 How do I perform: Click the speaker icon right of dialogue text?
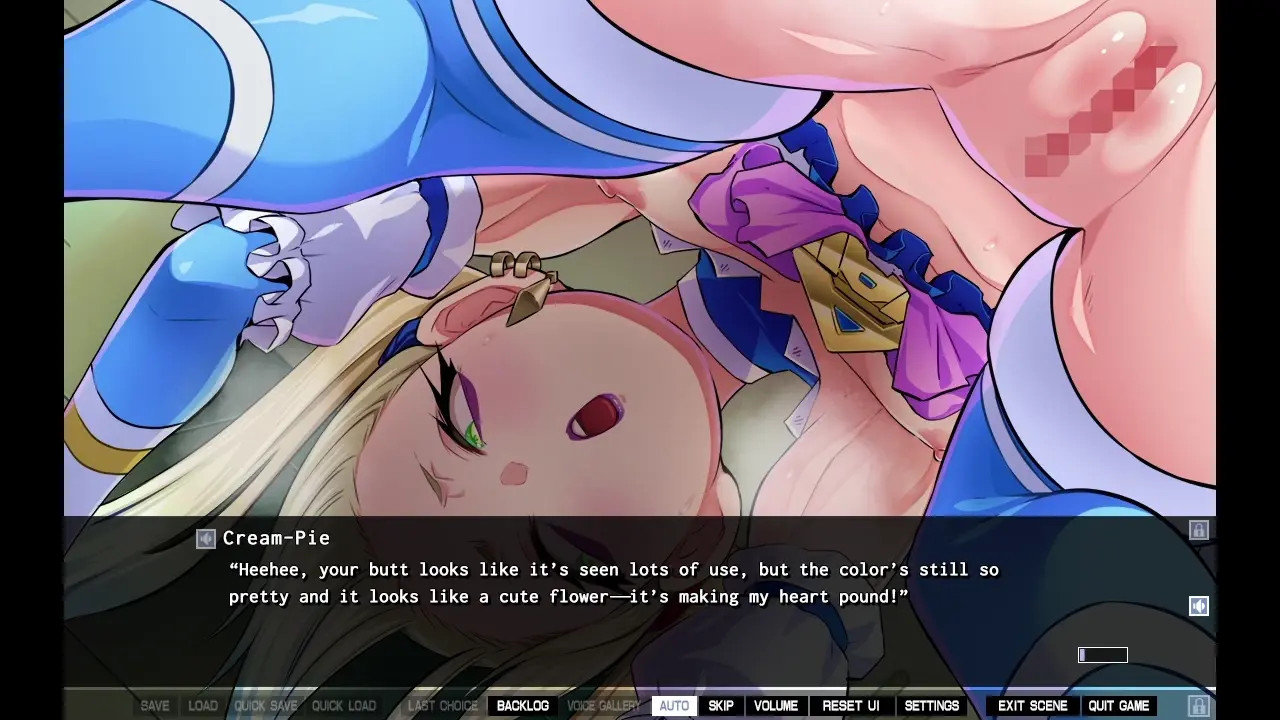1198,606
